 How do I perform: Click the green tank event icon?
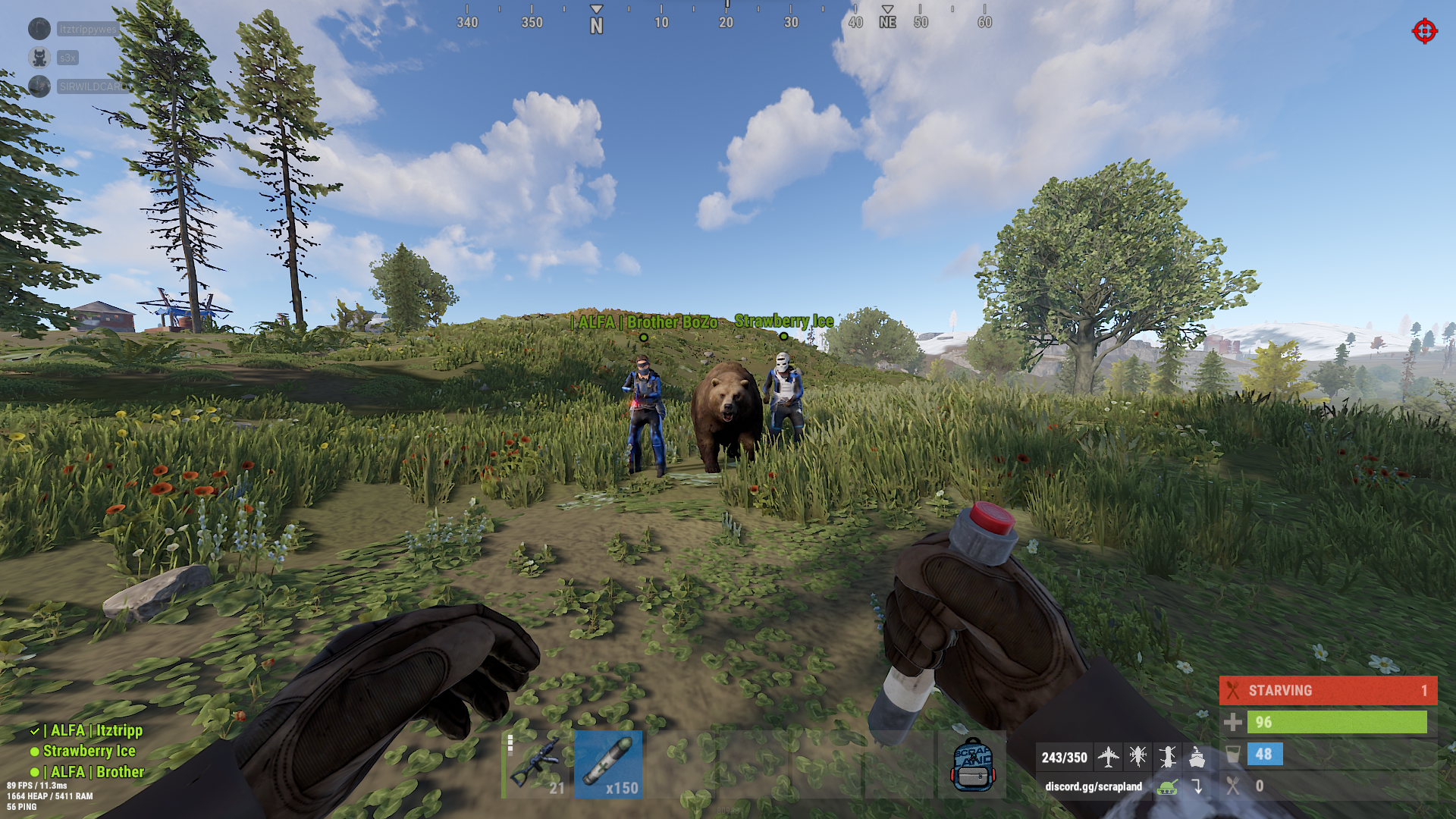point(1168,786)
